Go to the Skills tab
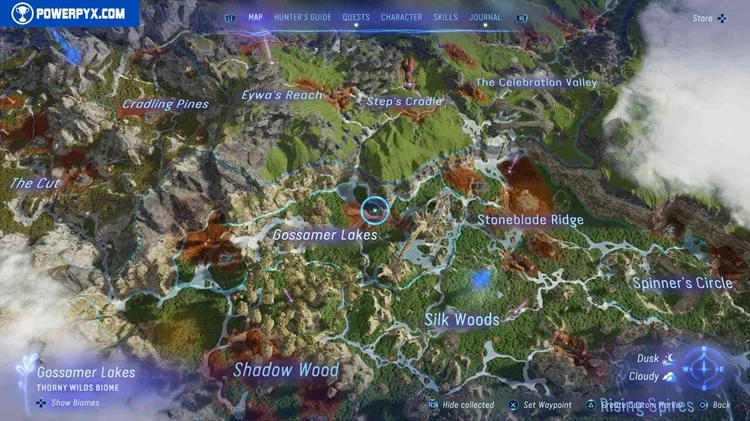750x421 pixels. 446,17
